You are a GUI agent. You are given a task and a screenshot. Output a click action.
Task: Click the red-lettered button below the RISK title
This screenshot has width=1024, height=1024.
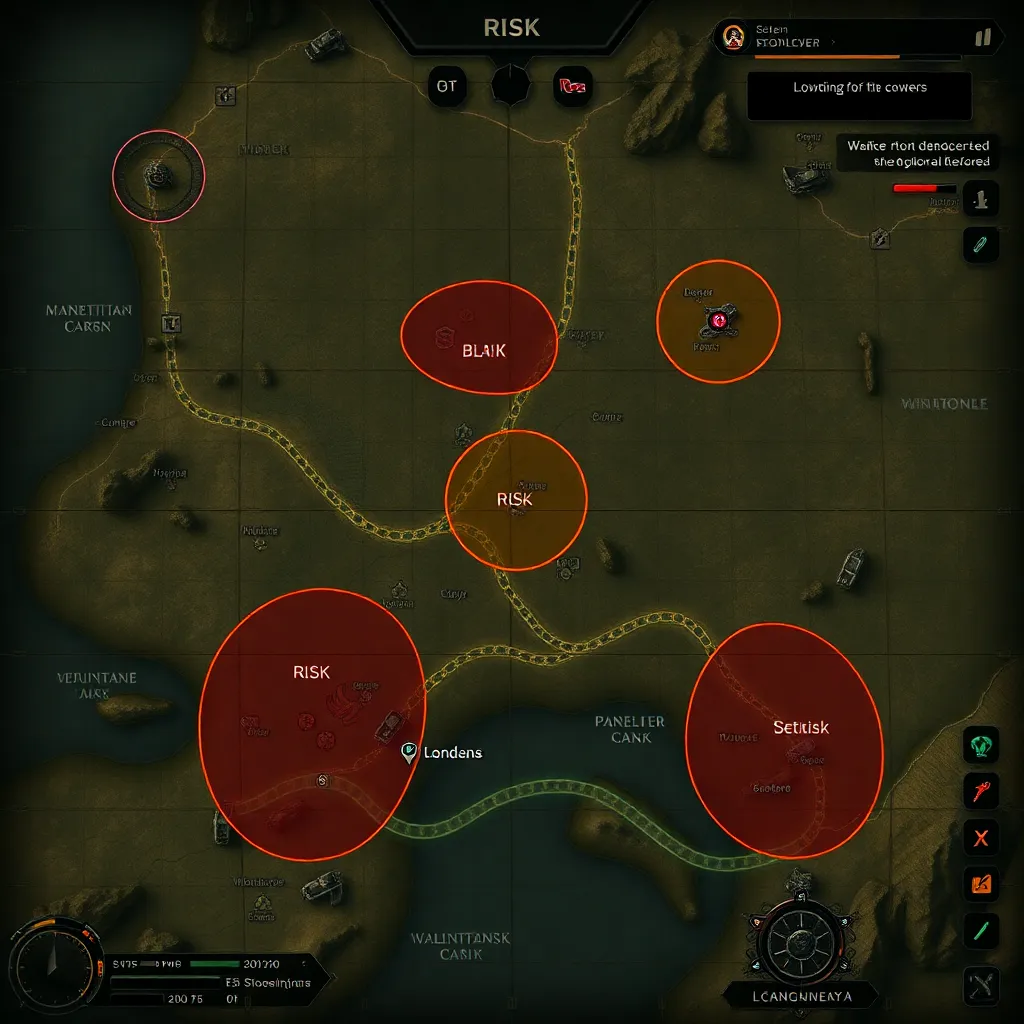click(573, 86)
